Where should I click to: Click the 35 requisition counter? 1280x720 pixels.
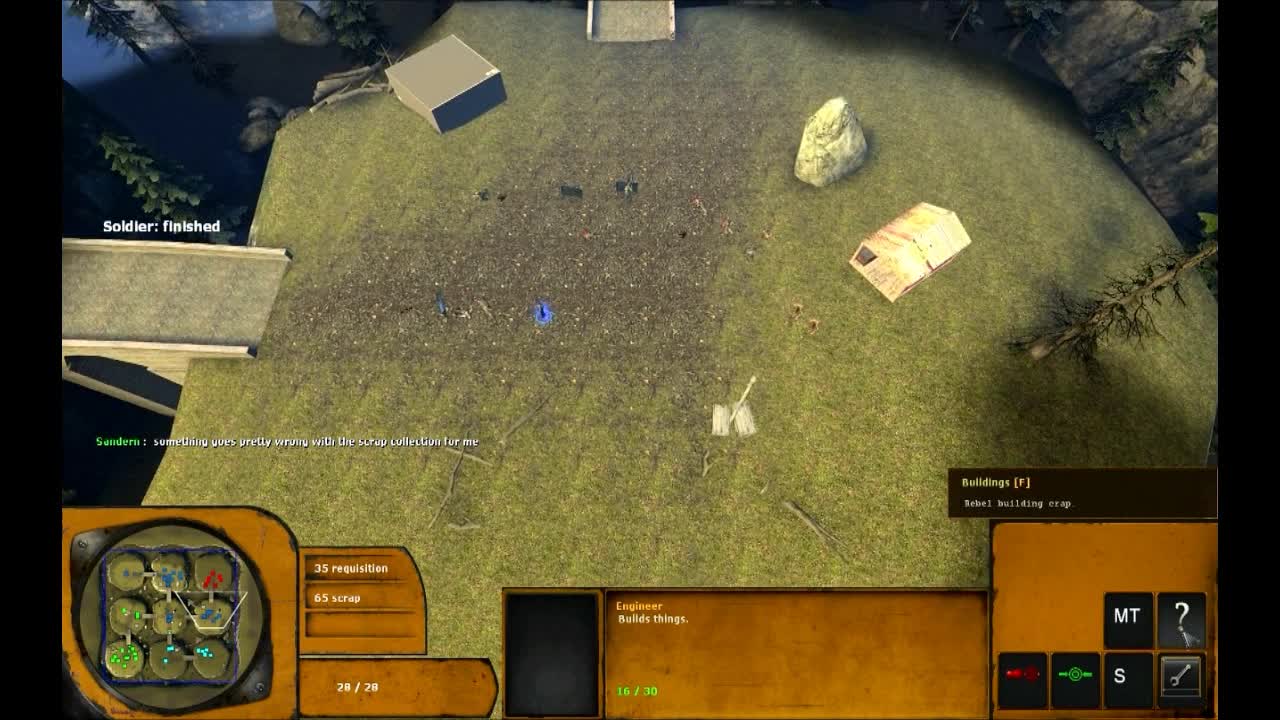click(351, 567)
